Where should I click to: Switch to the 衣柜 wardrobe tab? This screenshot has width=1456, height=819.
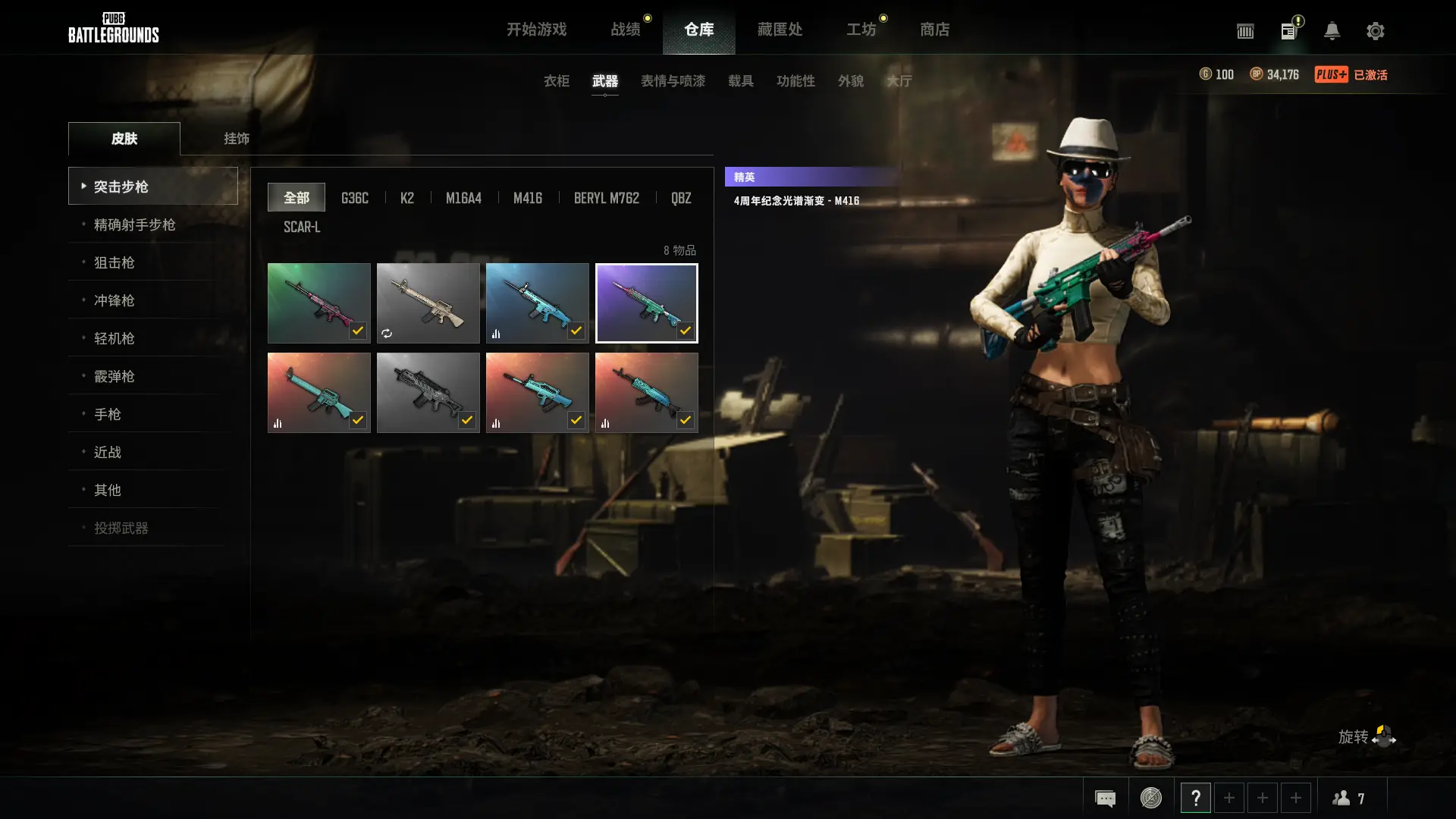tap(556, 81)
